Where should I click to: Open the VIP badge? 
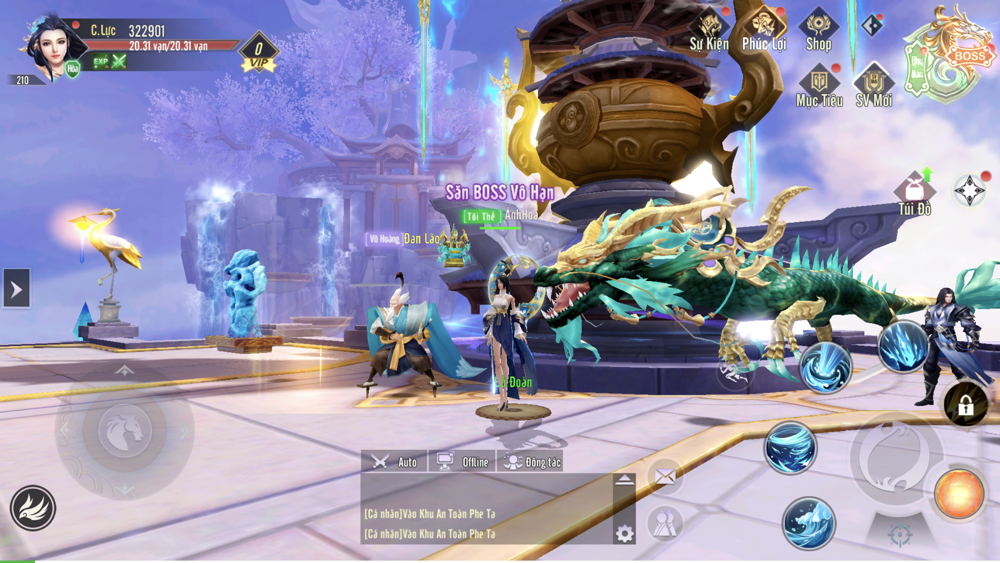tap(259, 50)
